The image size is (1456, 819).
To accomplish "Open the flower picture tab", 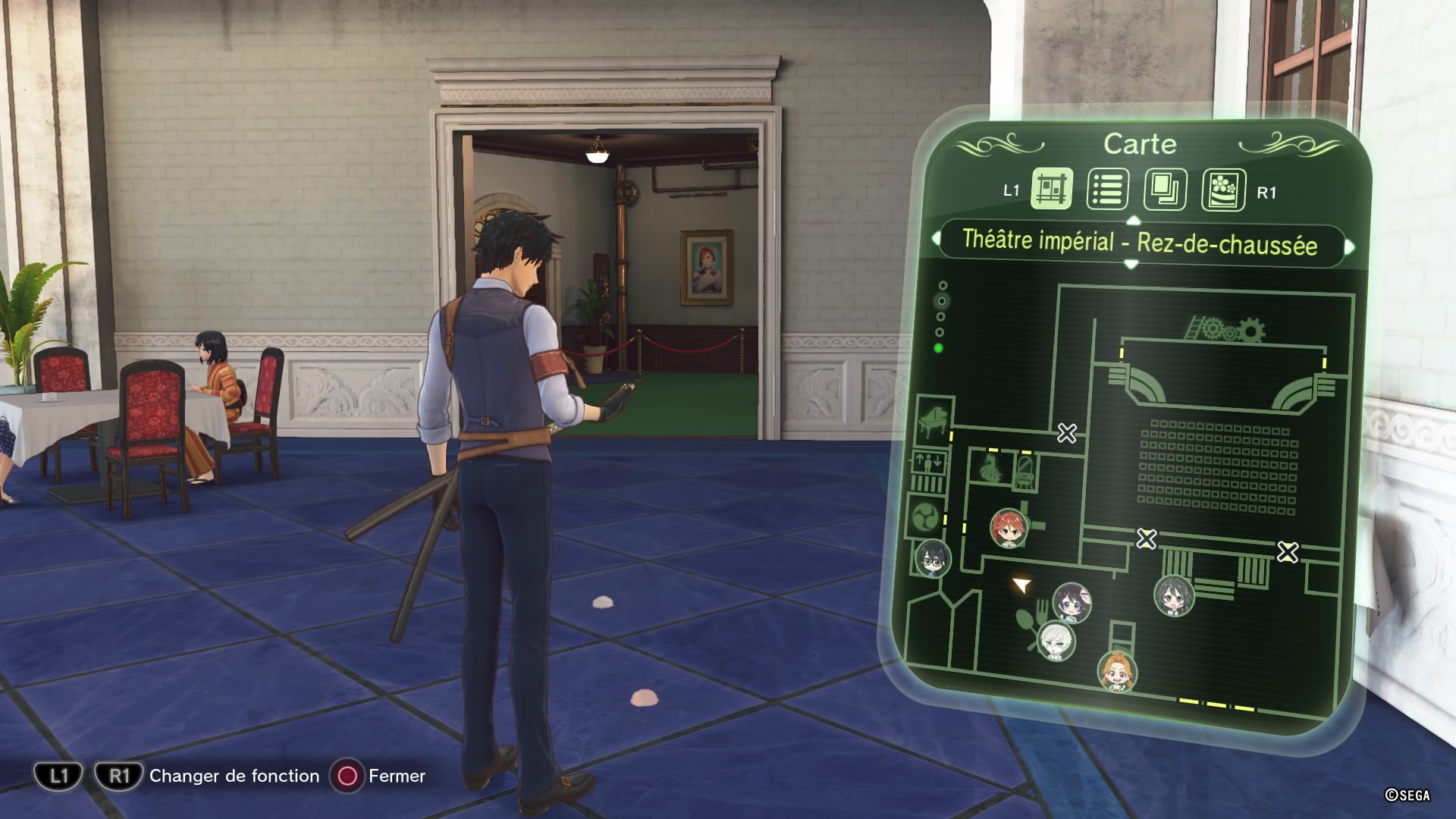I will pos(1222,190).
